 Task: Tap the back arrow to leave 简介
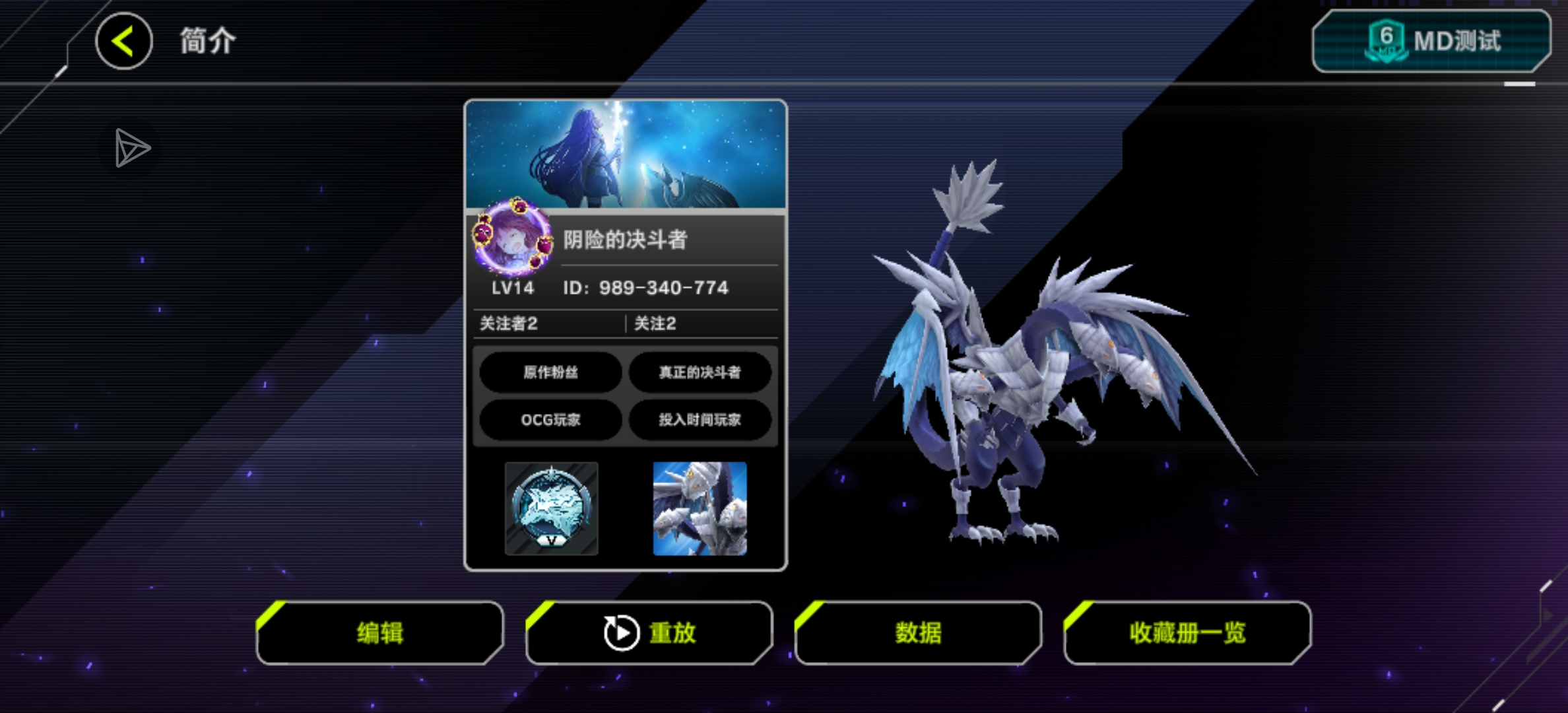pyautogui.click(x=123, y=41)
